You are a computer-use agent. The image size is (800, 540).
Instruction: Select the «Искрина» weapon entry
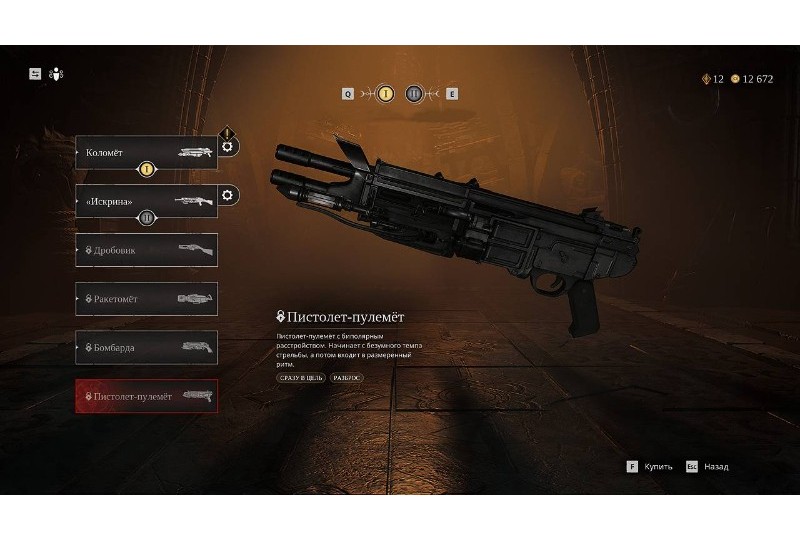[x=146, y=201]
